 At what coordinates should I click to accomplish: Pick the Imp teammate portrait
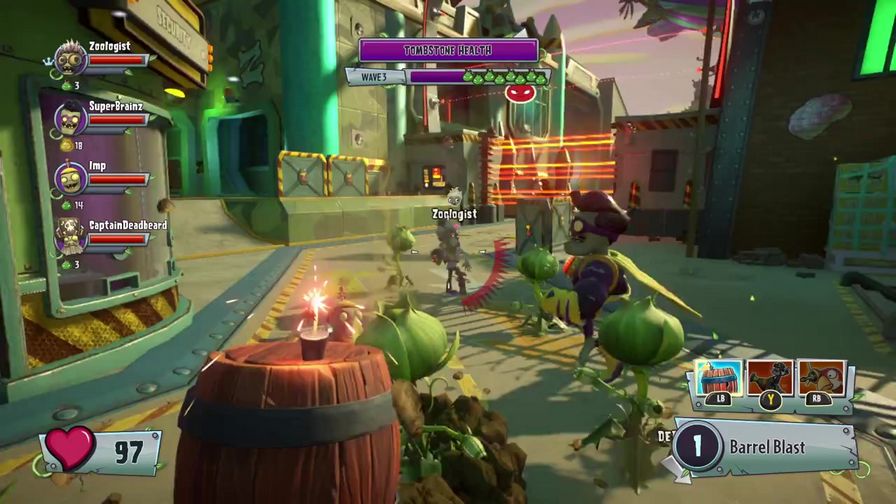pyautogui.click(x=70, y=179)
